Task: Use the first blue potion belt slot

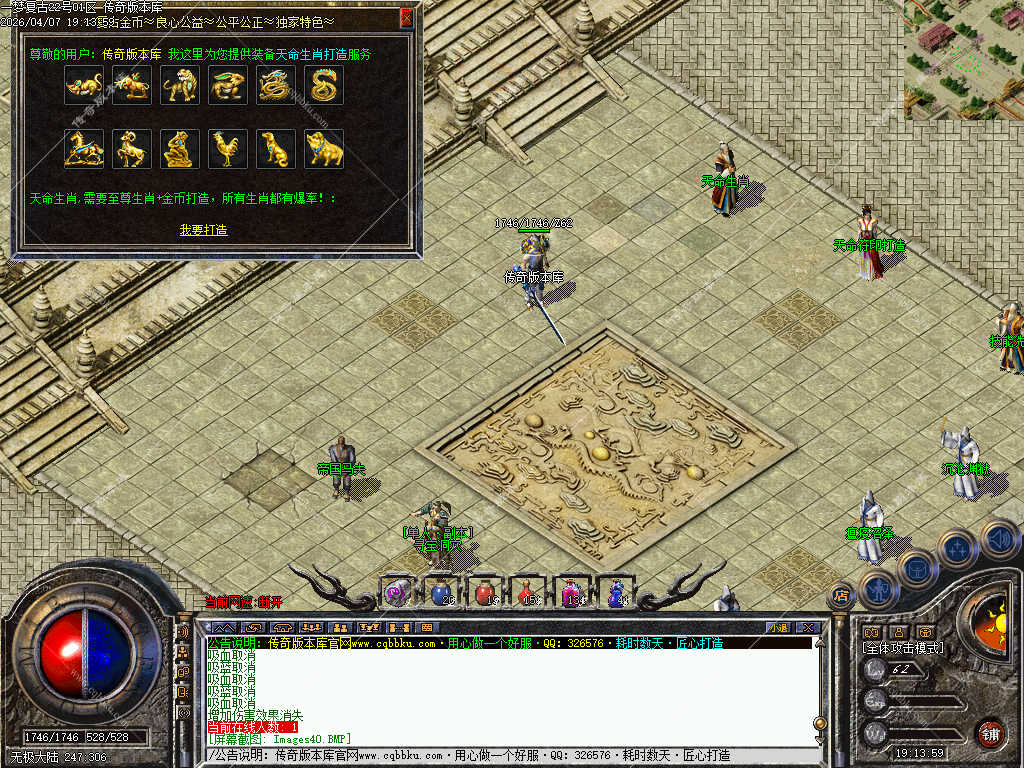Action: [441, 593]
